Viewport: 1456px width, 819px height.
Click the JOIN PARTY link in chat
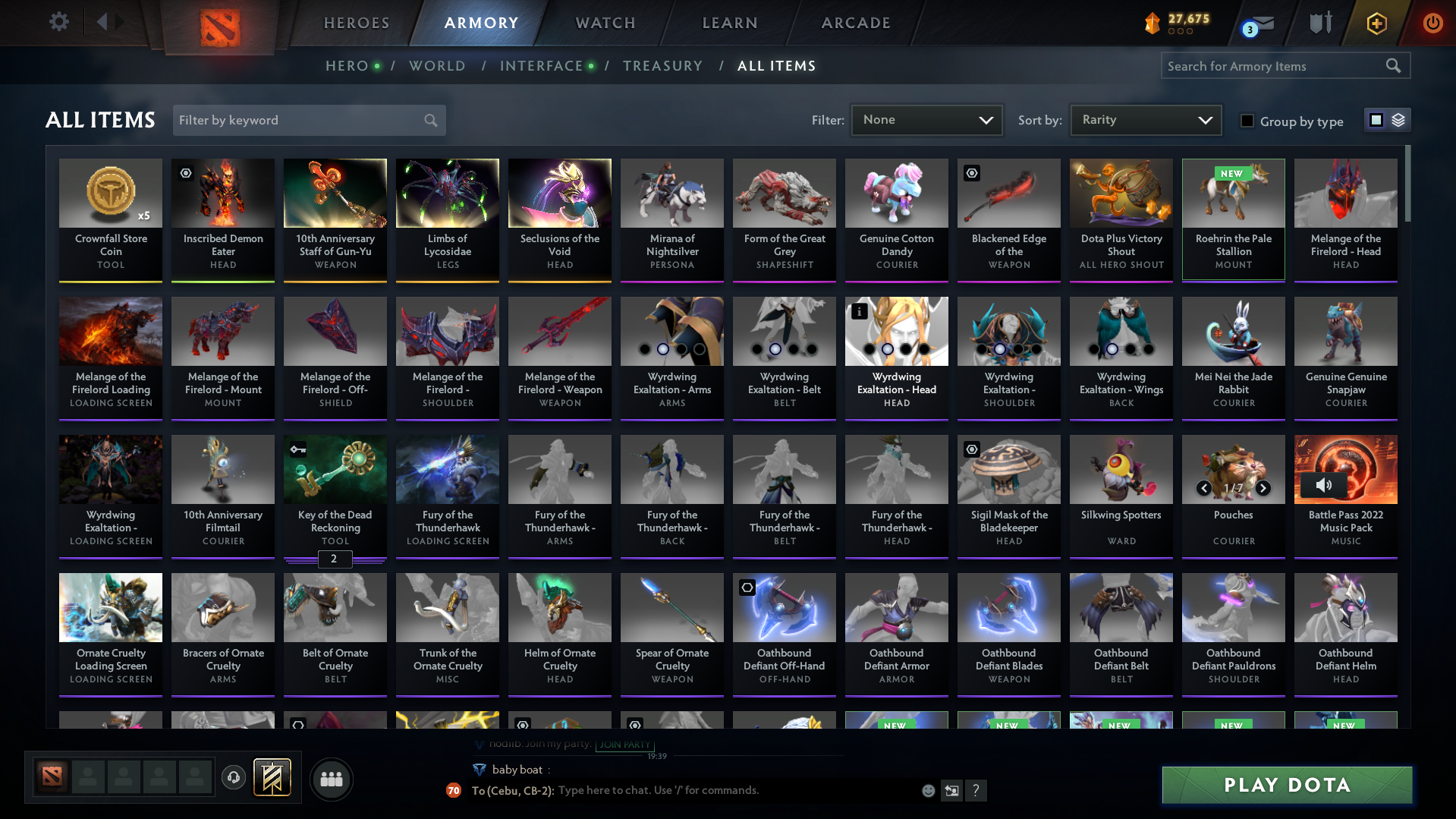tap(624, 745)
